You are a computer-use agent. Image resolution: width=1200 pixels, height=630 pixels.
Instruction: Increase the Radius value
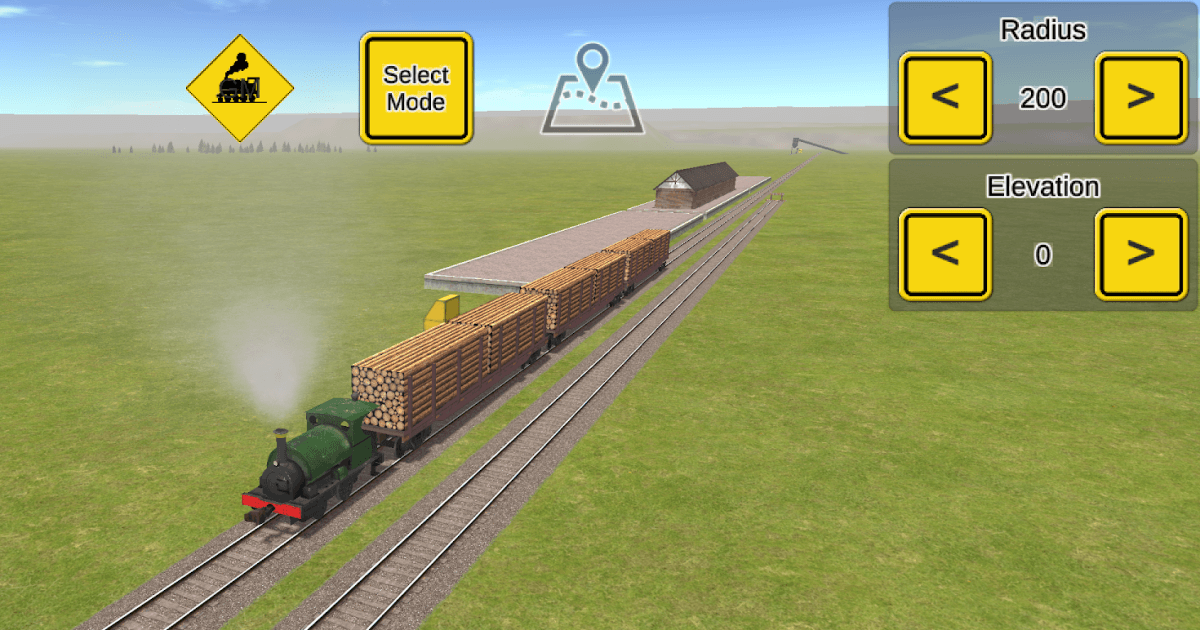pos(1141,98)
